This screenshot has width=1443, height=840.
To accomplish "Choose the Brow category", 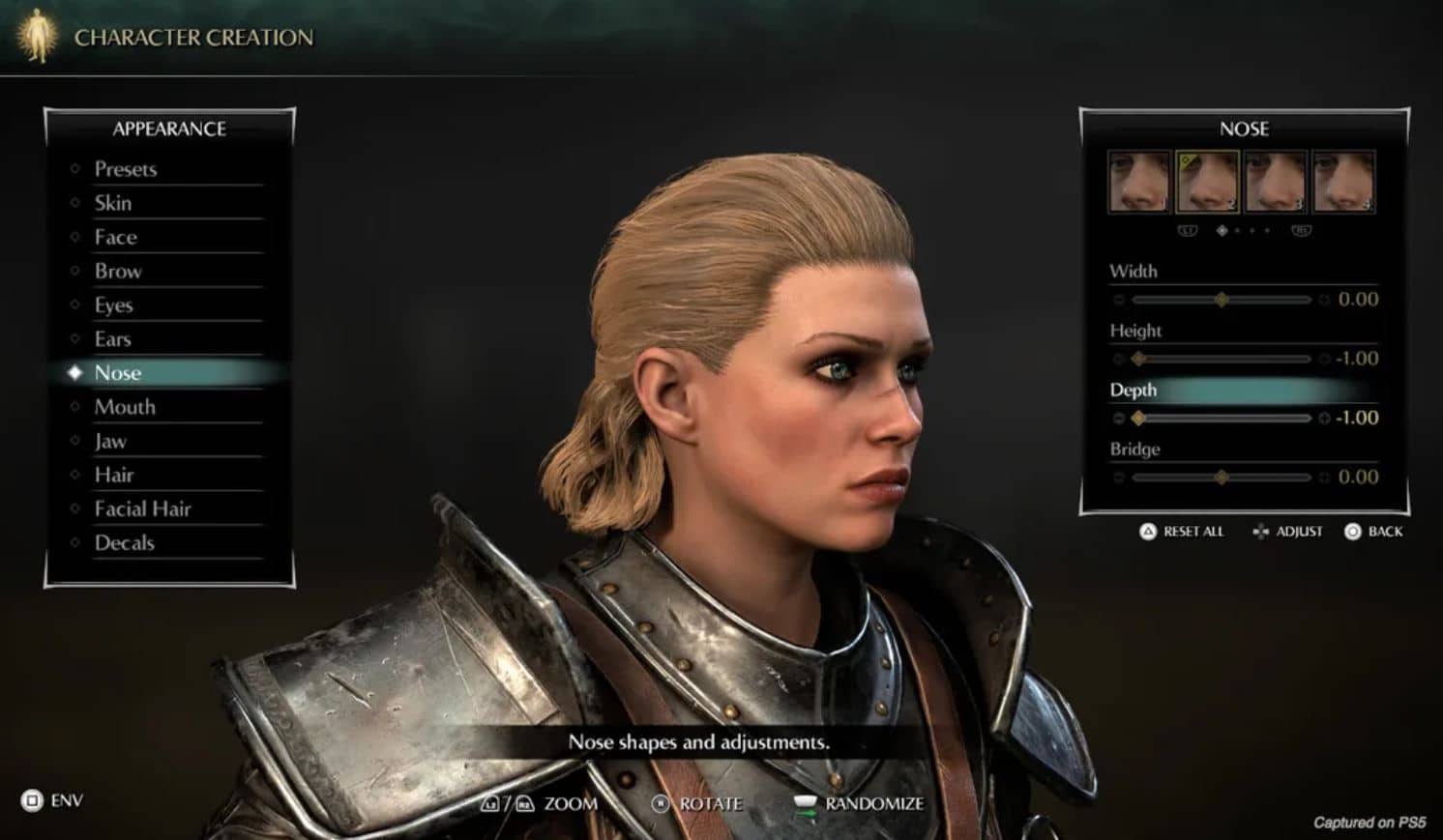I will [118, 271].
